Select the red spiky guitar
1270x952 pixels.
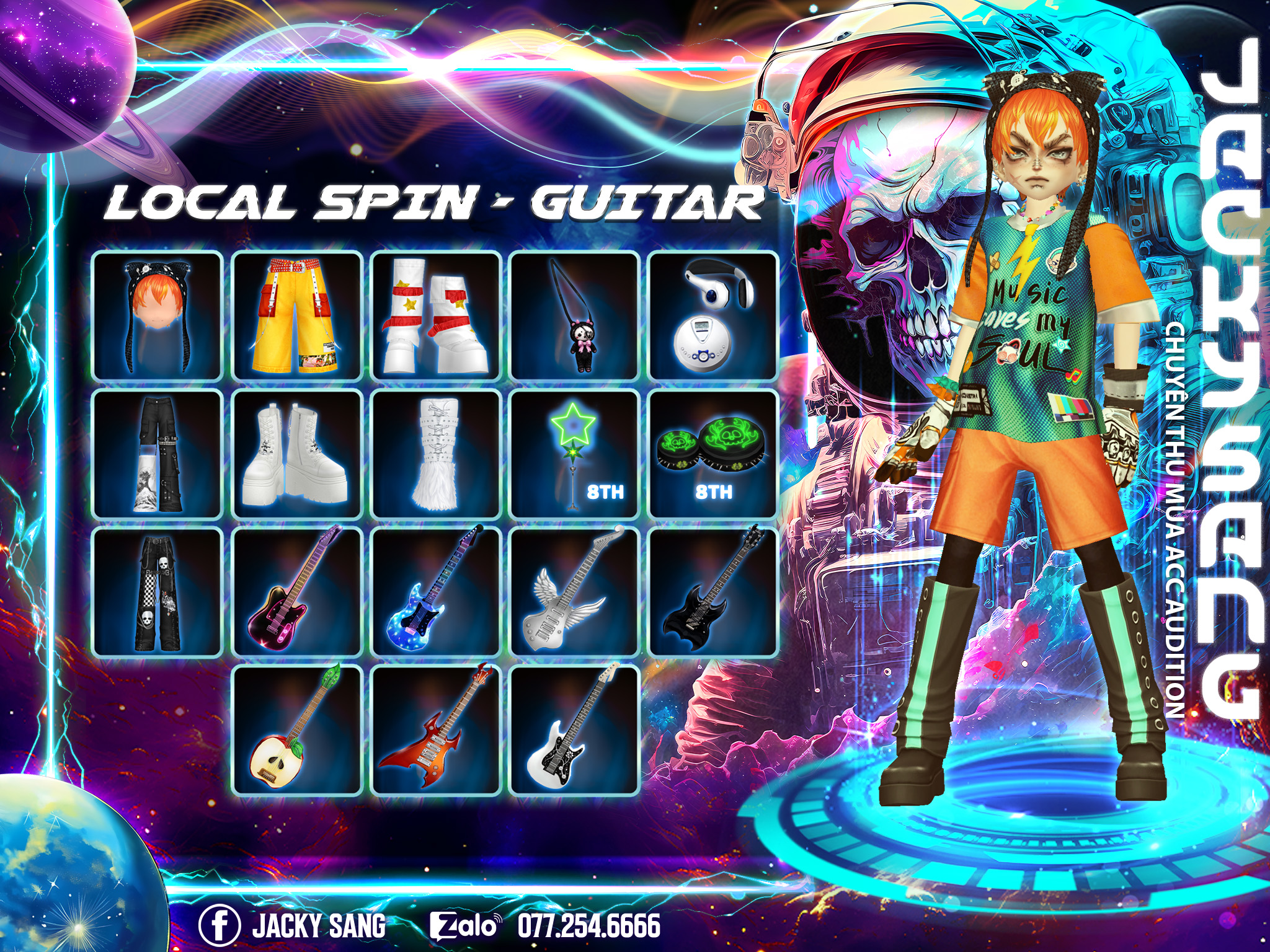(x=436, y=731)
